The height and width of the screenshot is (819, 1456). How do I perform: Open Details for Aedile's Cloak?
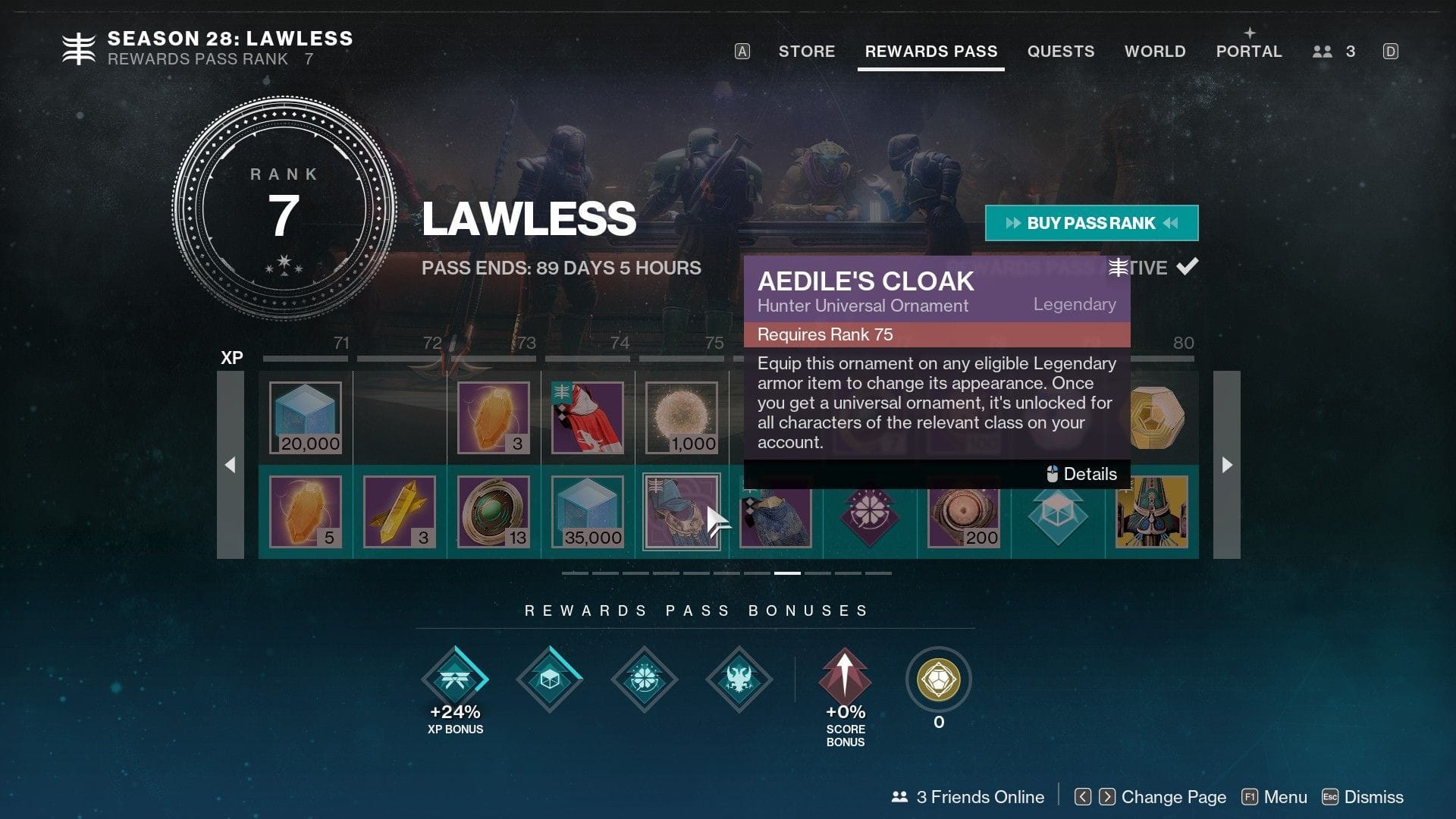point(1082,473)
